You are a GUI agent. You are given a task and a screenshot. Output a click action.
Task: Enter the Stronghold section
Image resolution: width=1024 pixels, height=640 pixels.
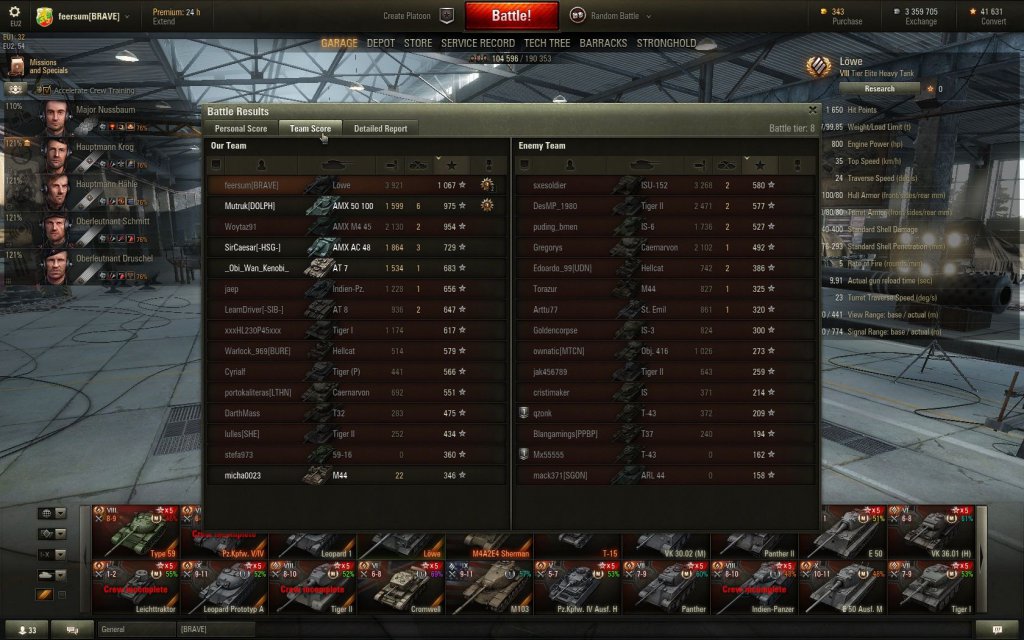pyautogui.click(x=666, y=44)
